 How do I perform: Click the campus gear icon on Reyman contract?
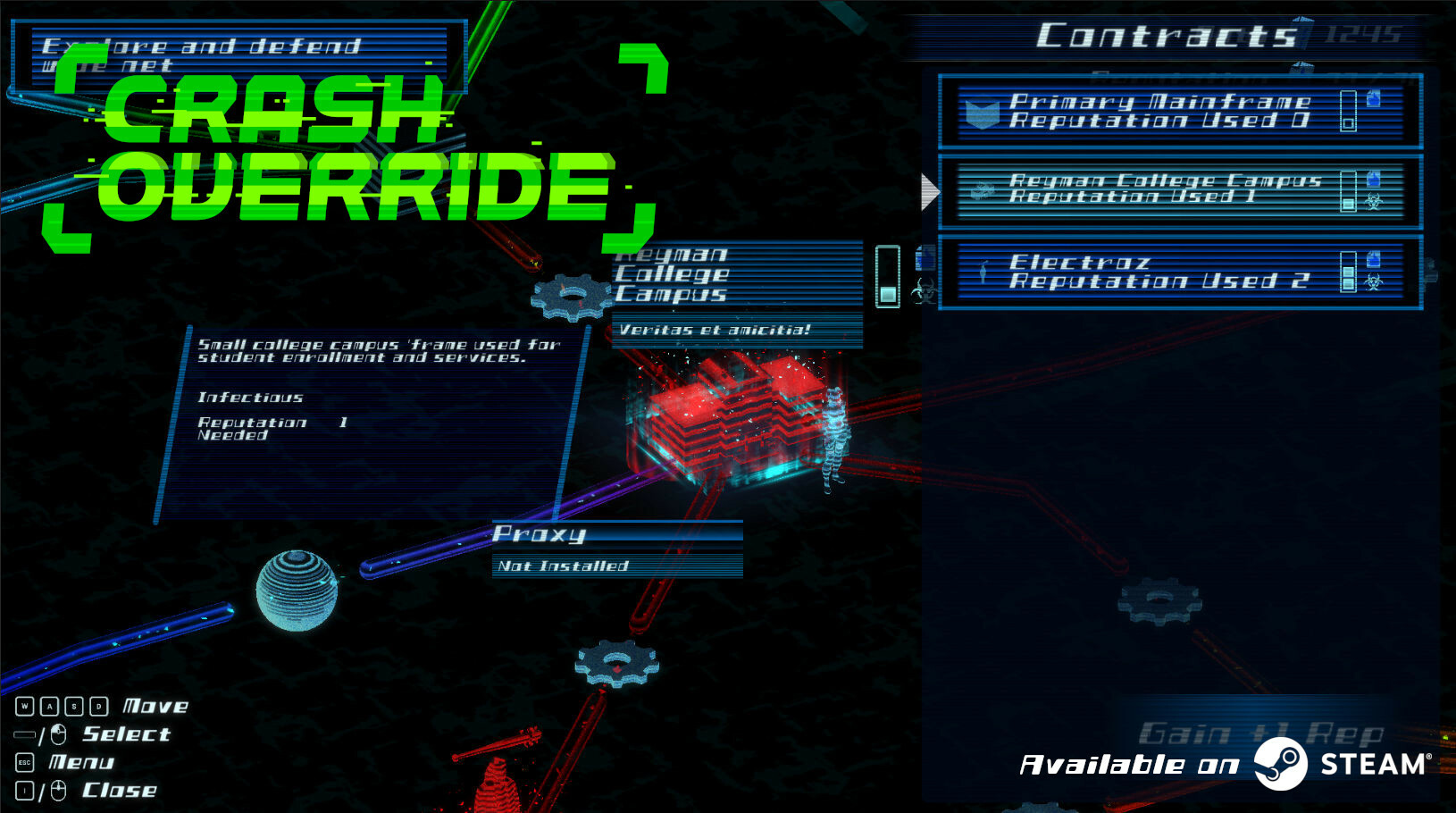point(983,189)
